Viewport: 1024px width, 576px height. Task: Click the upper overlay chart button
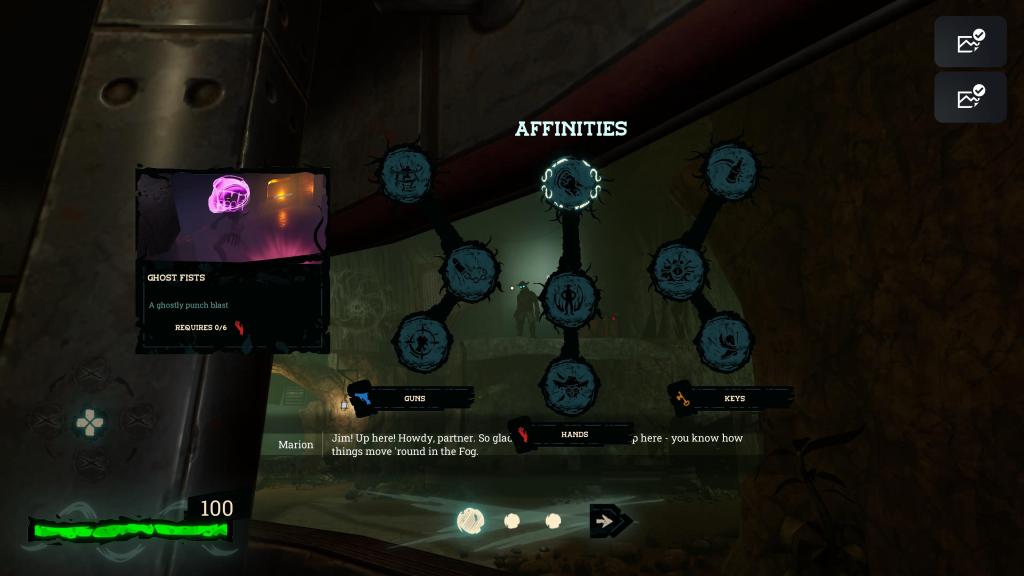click(x=970, y=42)
